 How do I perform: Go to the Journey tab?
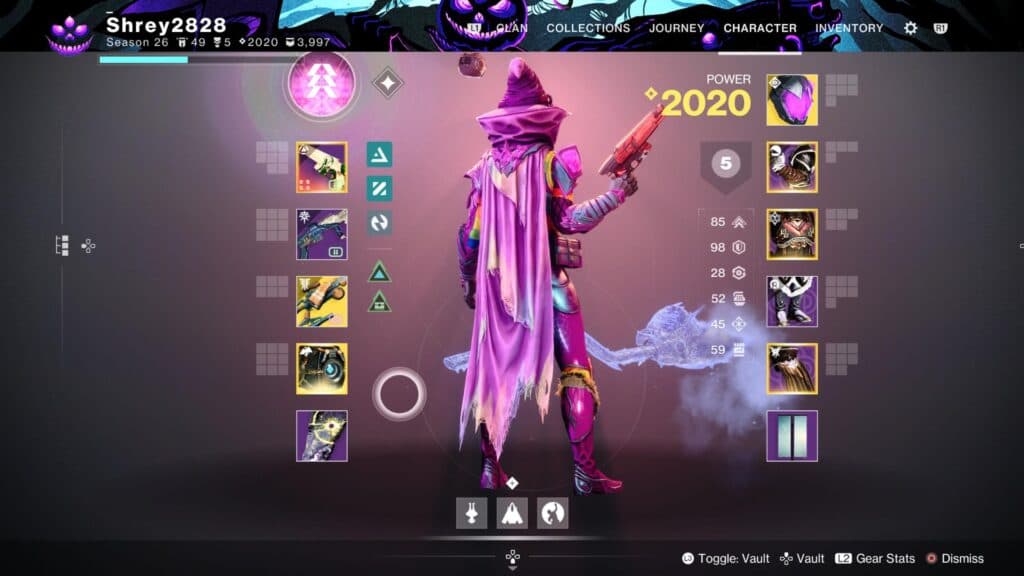tap(676, 28)
